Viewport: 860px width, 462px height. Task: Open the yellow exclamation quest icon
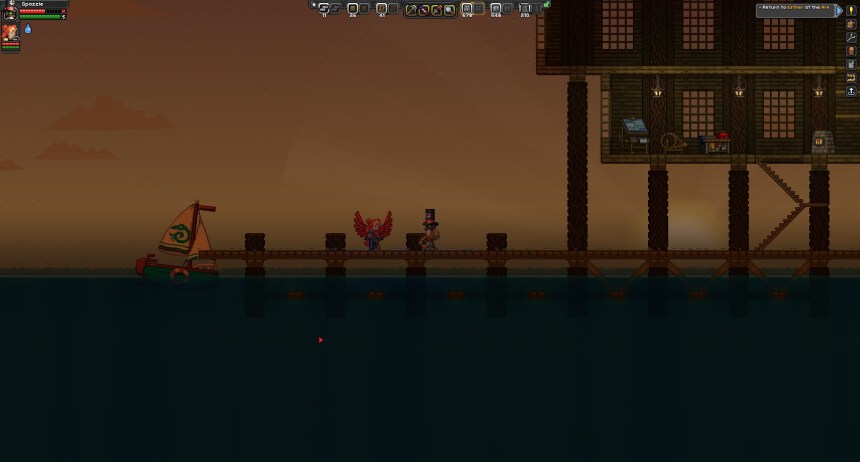click(852, 10)
